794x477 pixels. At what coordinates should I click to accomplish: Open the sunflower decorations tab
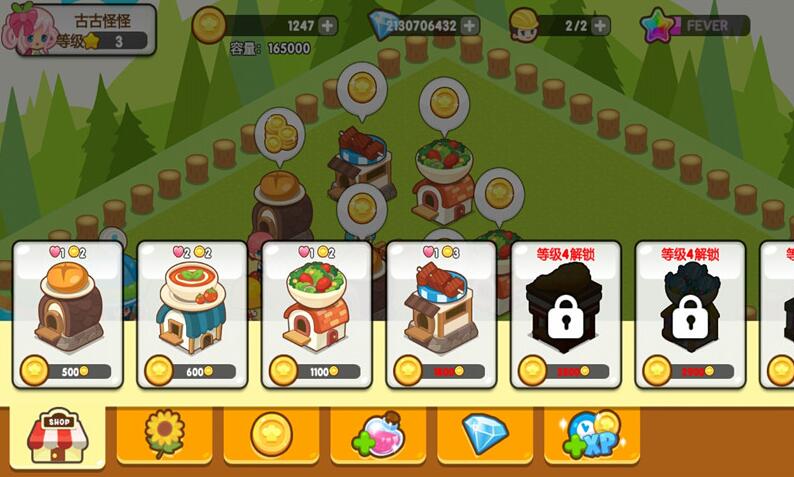pyautogui.click(x=164, y=434)
